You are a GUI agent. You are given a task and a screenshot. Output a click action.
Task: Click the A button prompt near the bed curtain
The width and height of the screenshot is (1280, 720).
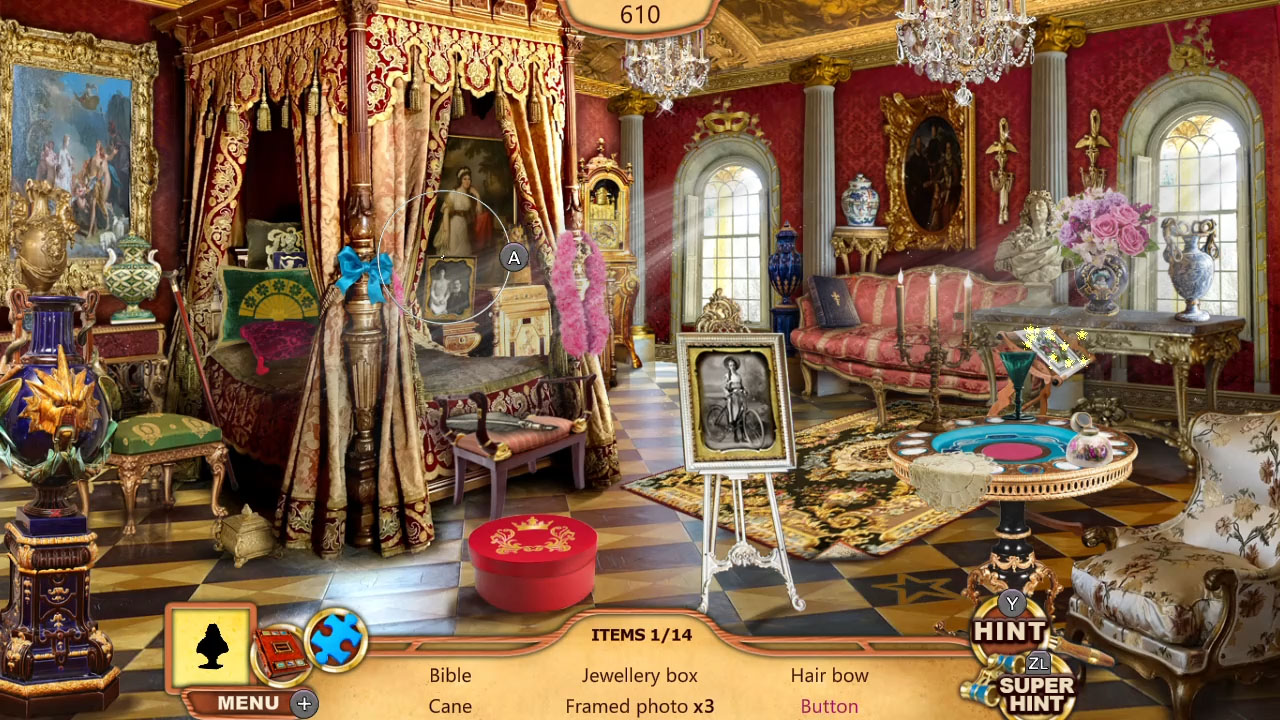pos(515,257)
